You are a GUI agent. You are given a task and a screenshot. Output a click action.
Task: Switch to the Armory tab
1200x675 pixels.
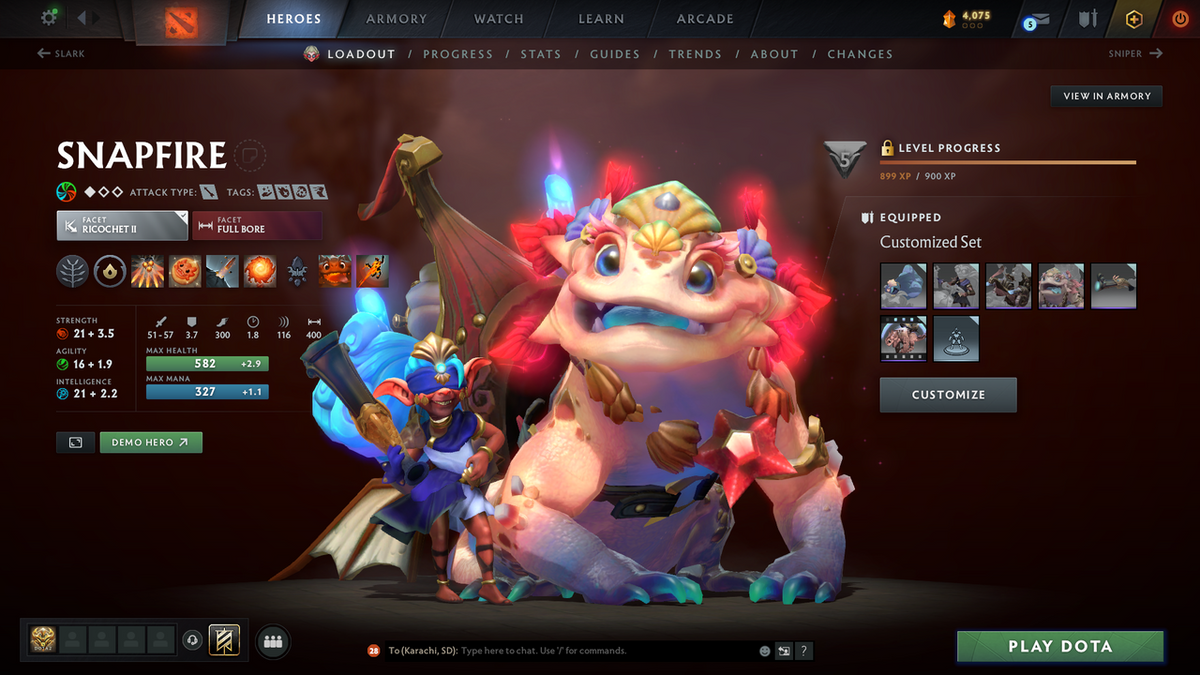point(396,19)
